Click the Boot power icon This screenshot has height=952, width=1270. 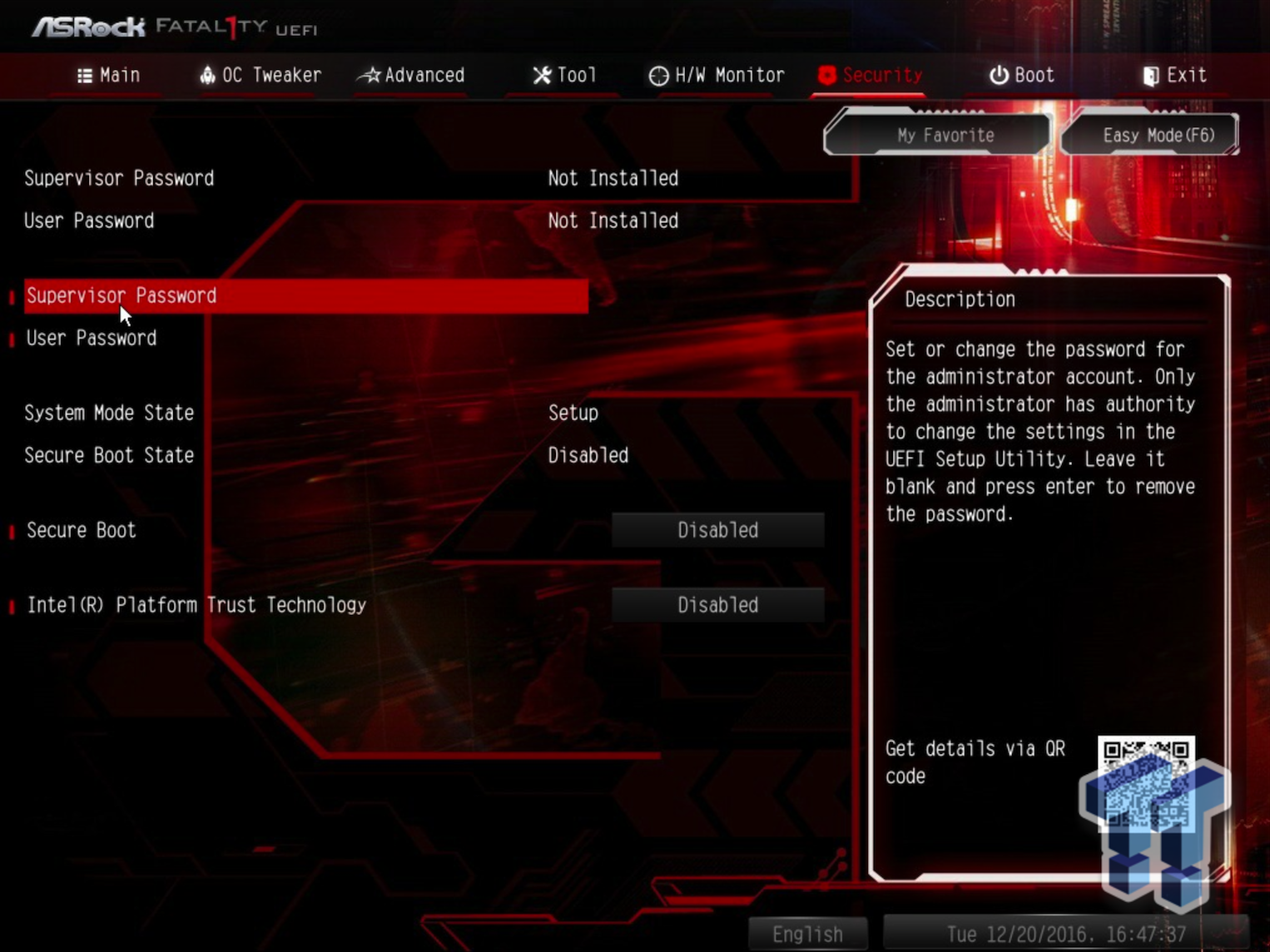[997, 76]
